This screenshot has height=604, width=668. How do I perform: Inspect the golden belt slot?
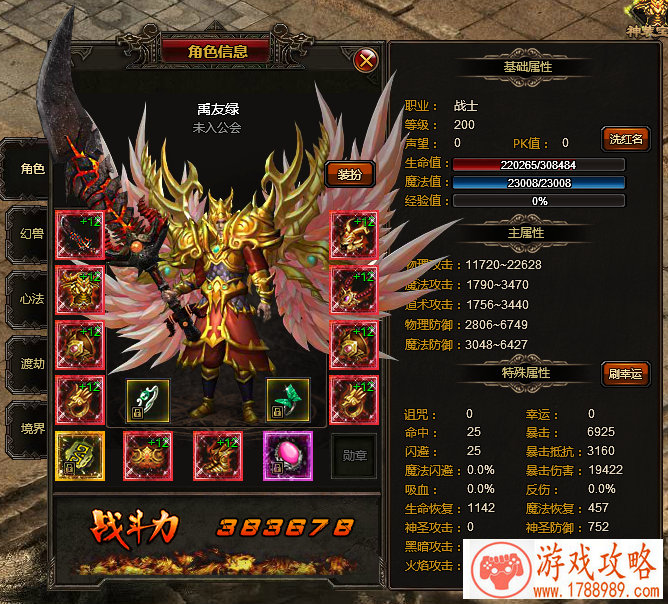point(147,454)
